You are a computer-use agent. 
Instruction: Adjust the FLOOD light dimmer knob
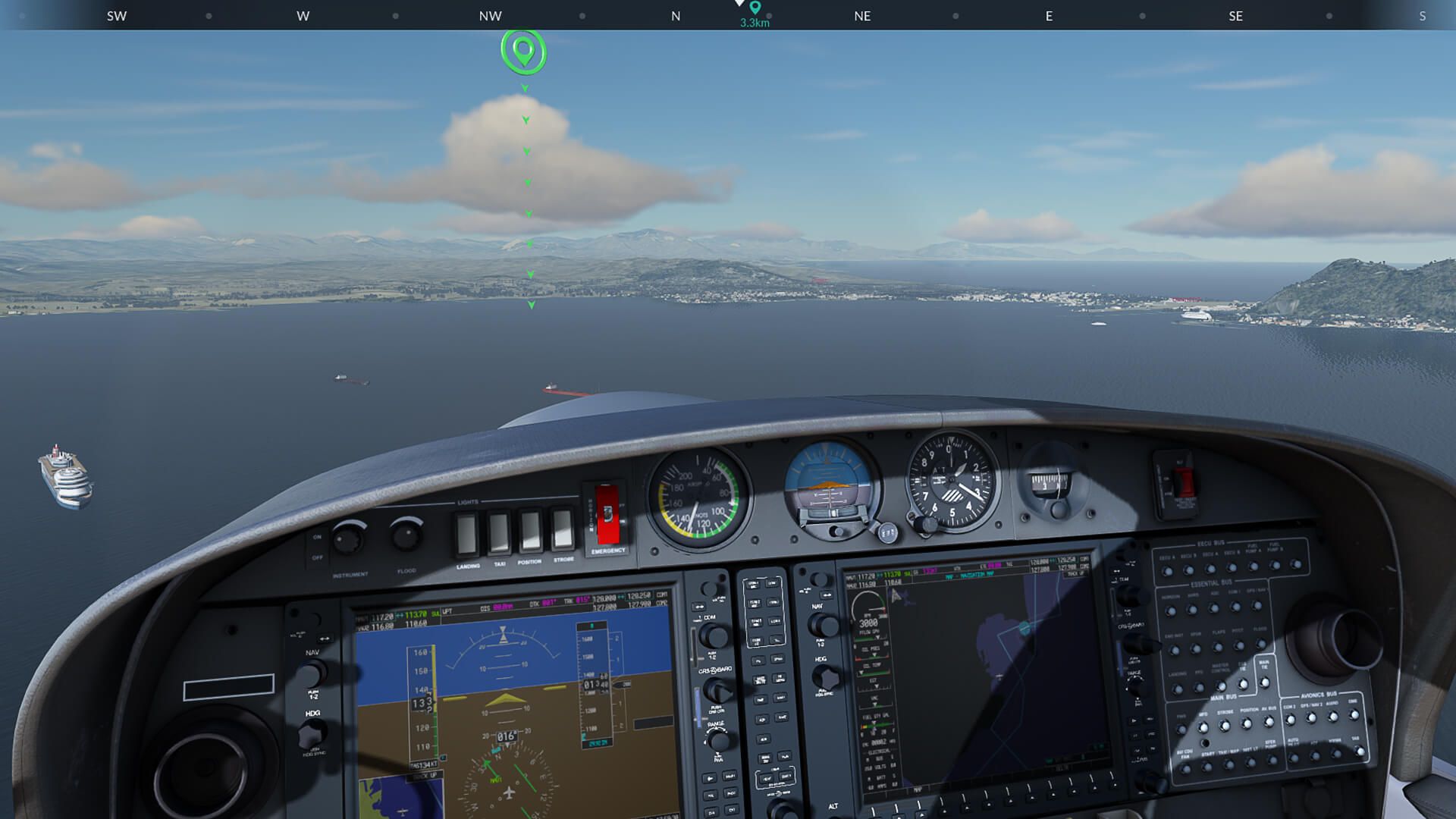point(406,535)
